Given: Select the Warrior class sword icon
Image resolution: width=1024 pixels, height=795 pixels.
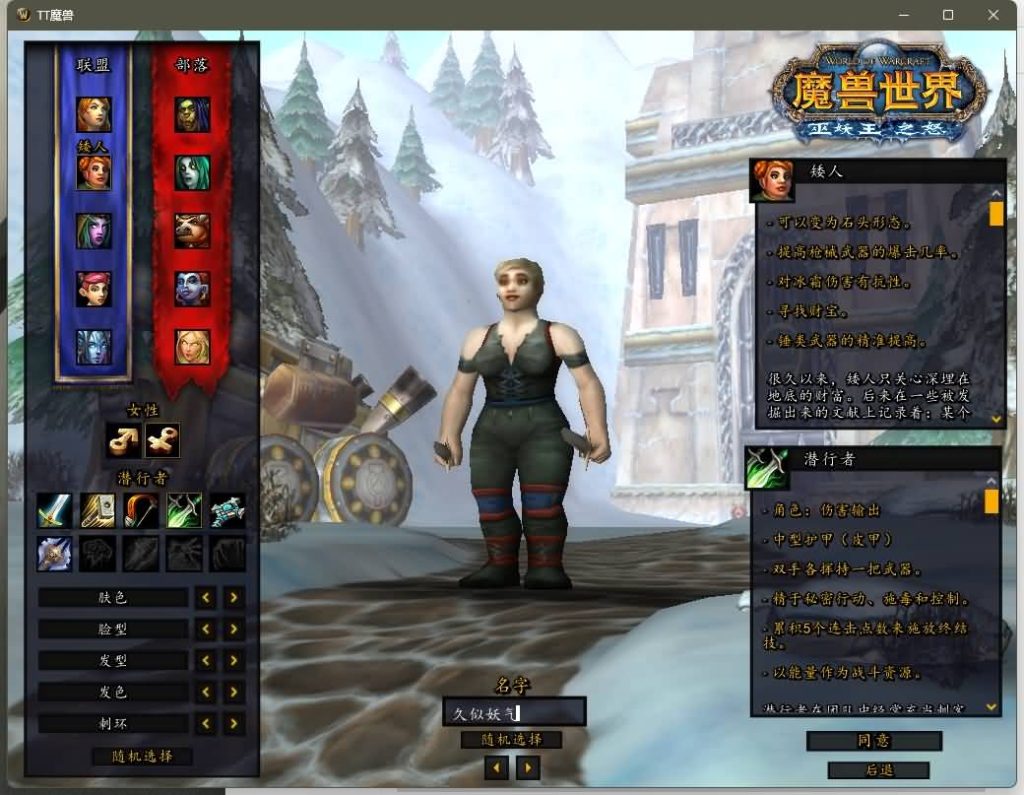Looking at the screenshot, I should click(x=54, y=510).
